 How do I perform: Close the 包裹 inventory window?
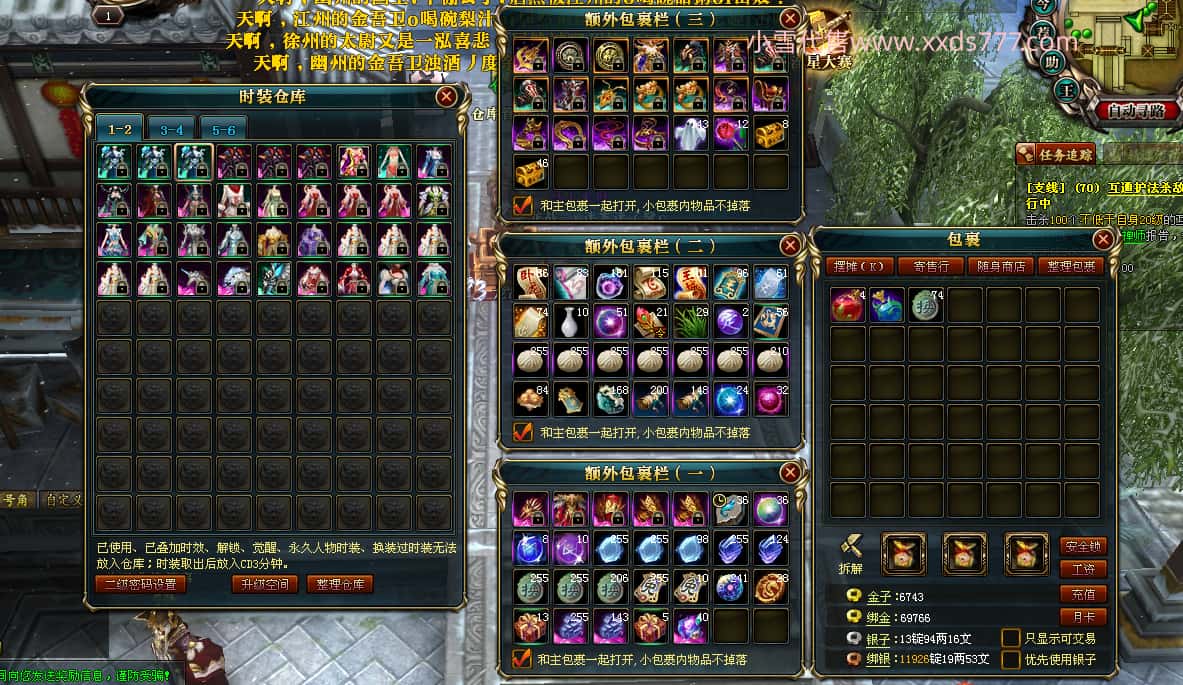click(x=1103, y=240)
